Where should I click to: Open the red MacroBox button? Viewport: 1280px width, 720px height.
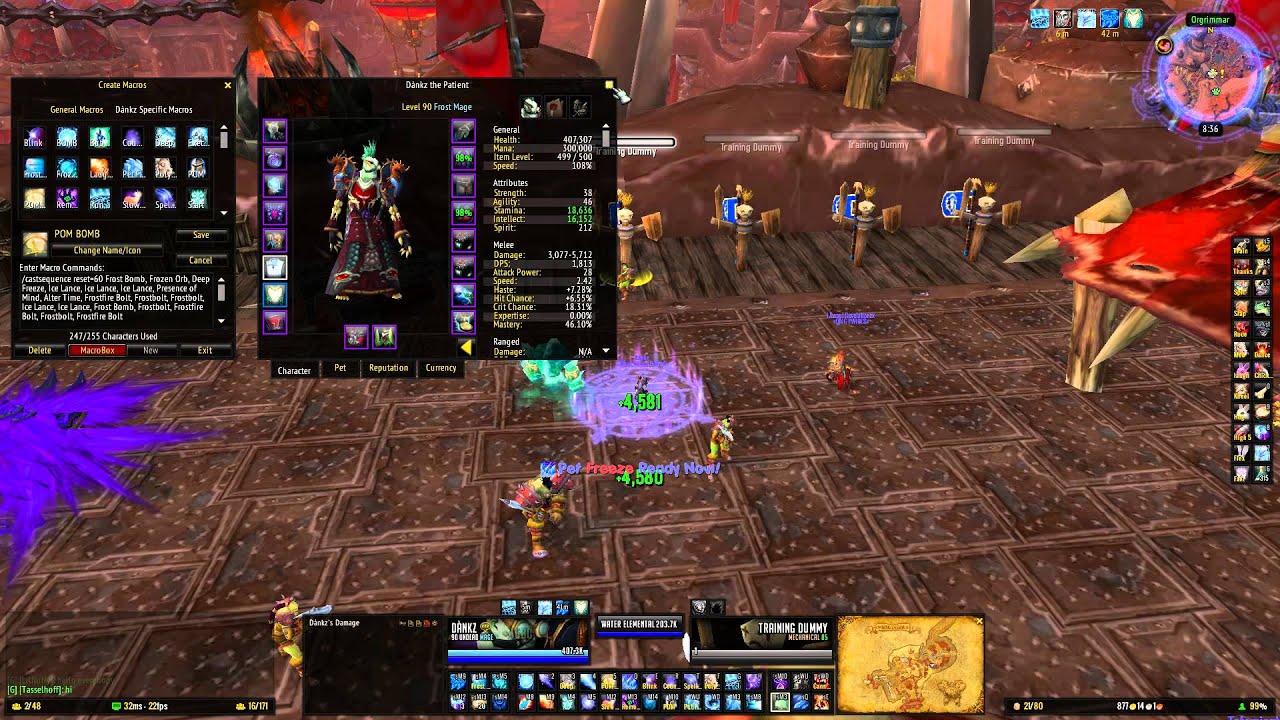coord(97,351)
